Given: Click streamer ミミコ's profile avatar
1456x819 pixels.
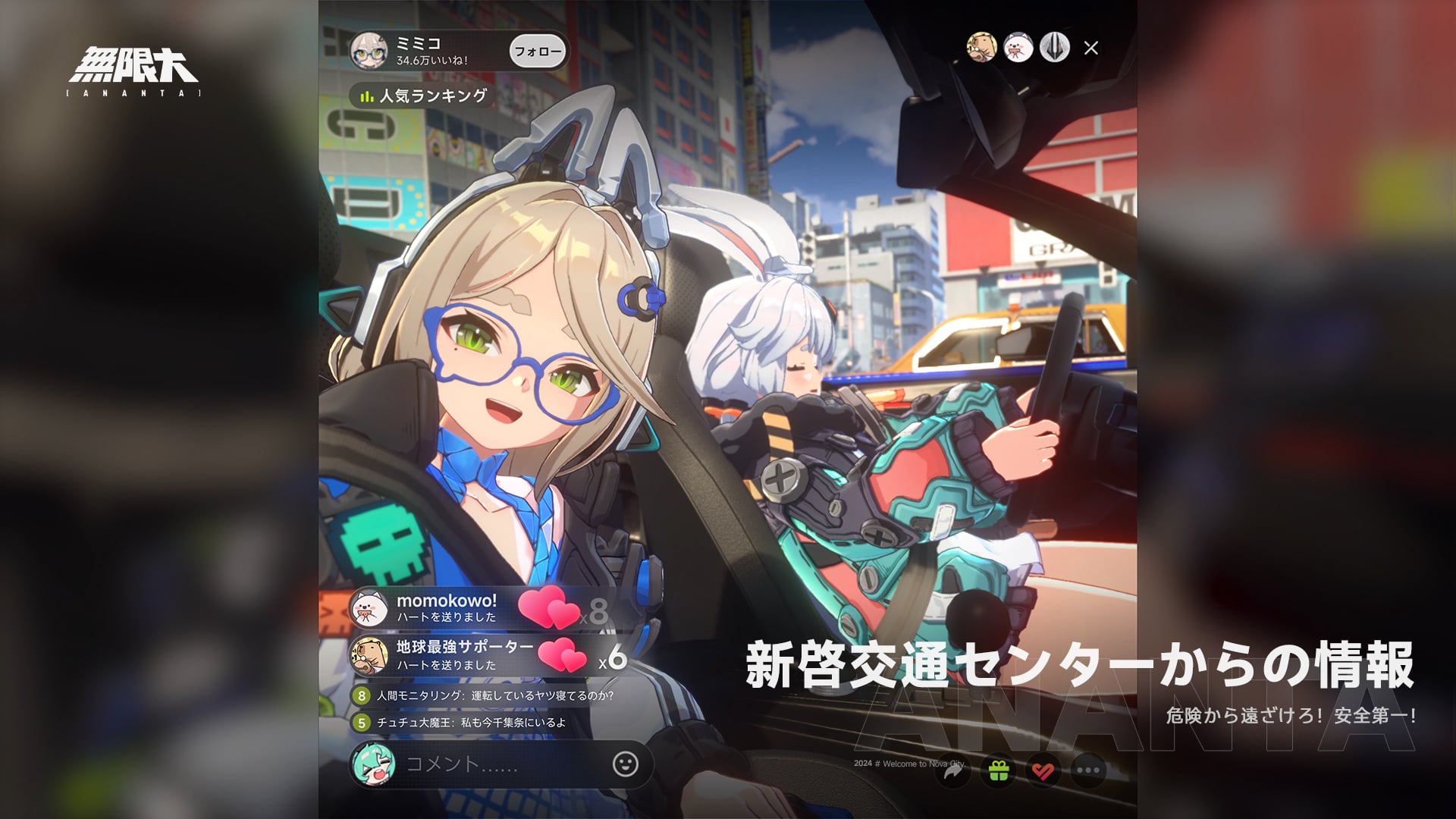Looking at the screenshot, I should point(371,49).
